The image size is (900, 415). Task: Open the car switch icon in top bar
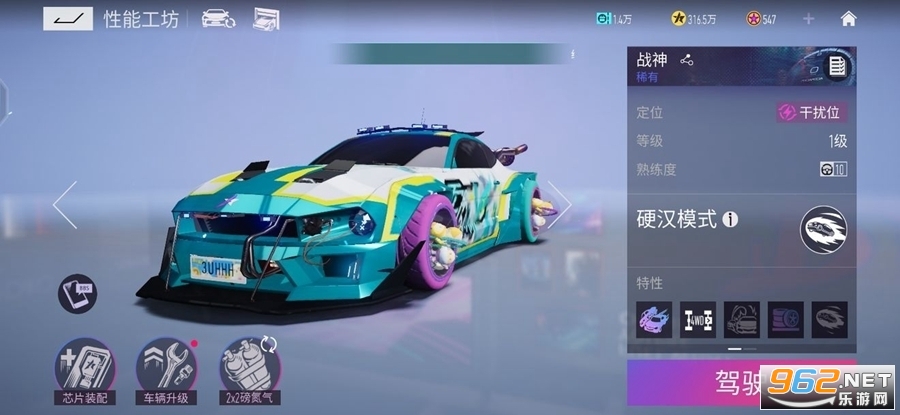tap(218, 18)
